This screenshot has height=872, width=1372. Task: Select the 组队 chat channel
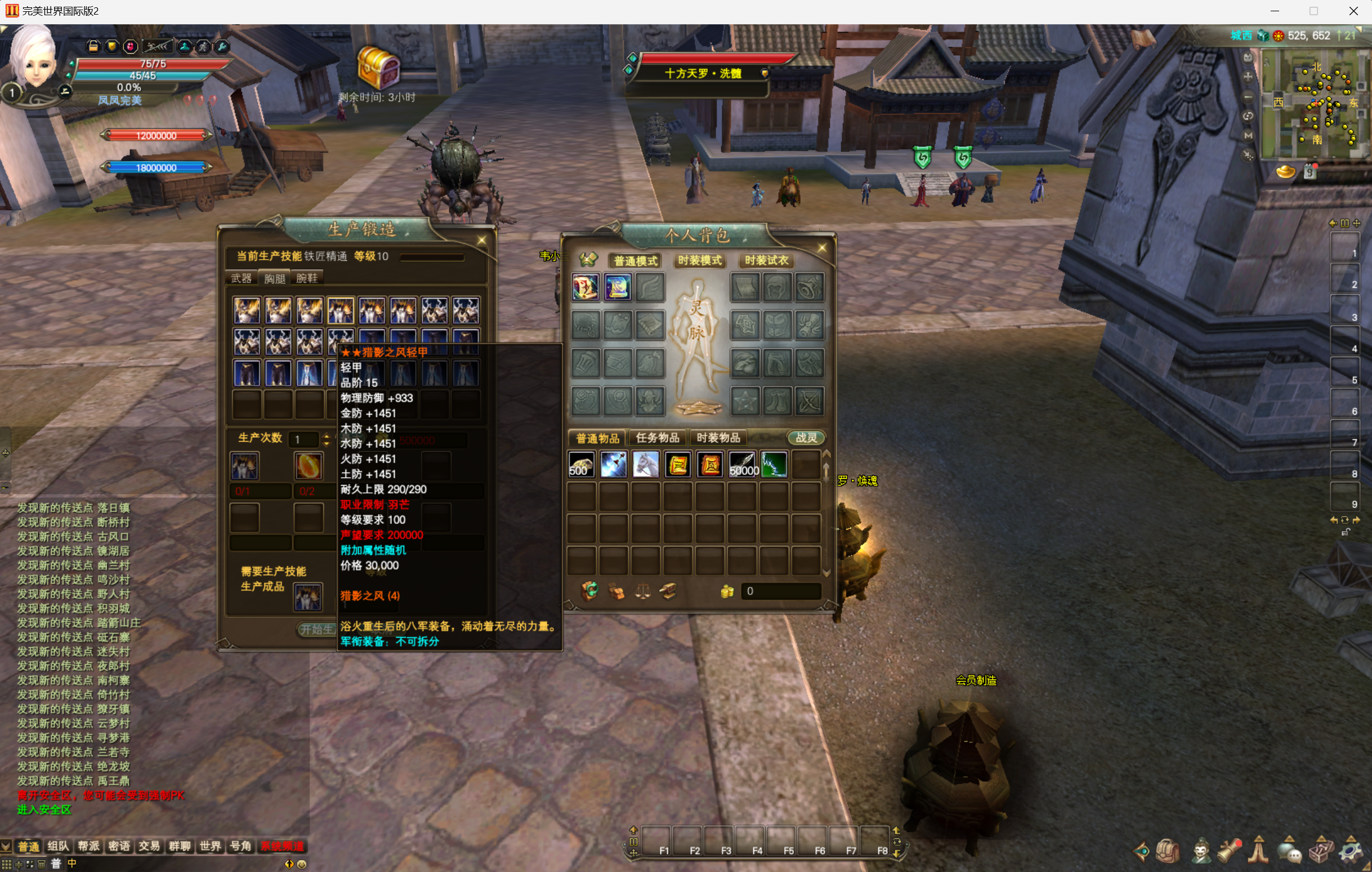(58, 846)
